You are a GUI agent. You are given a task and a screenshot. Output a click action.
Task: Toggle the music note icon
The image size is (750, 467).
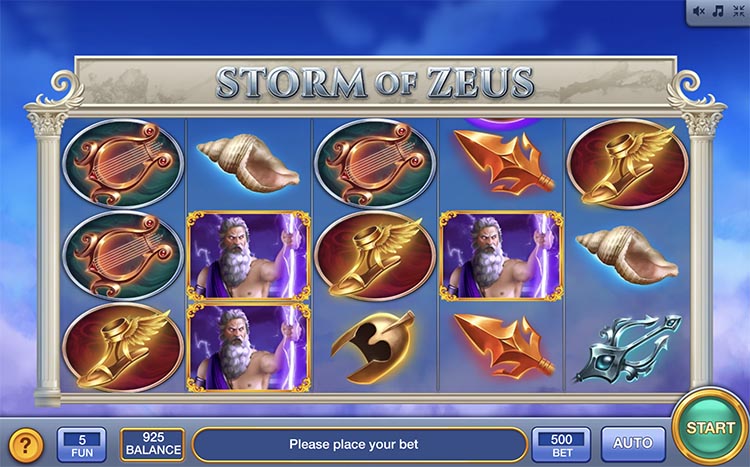click(x=718, y=11)
